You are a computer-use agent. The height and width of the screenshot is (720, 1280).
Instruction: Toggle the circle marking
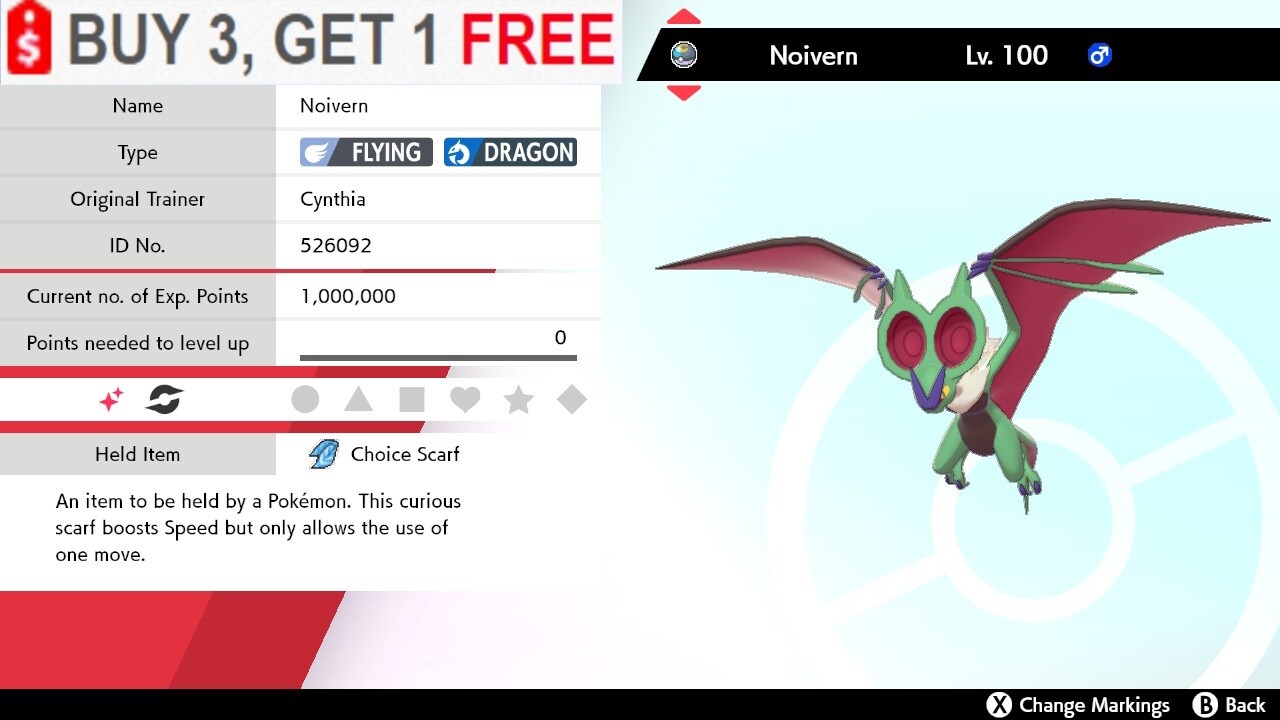pyautogui.click(x=305, y=399)
